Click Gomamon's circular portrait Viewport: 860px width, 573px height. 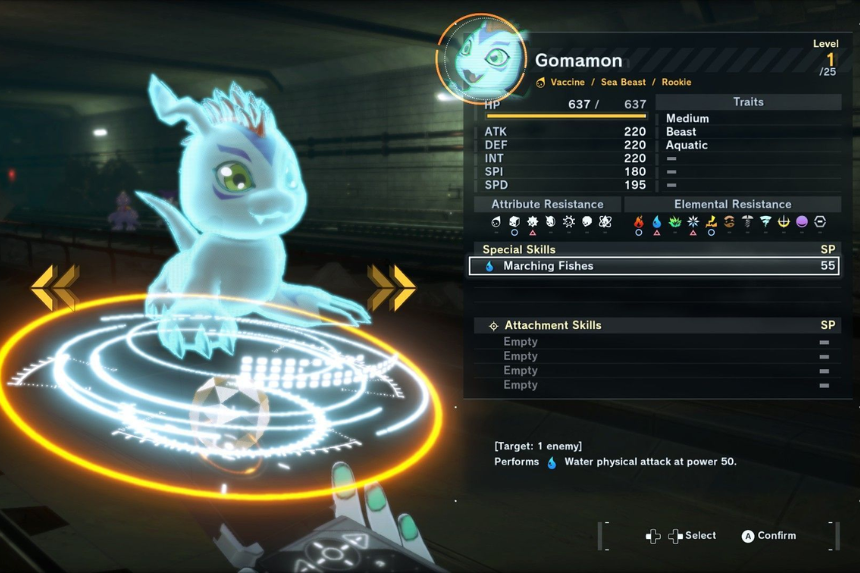[x=481, y=59]
